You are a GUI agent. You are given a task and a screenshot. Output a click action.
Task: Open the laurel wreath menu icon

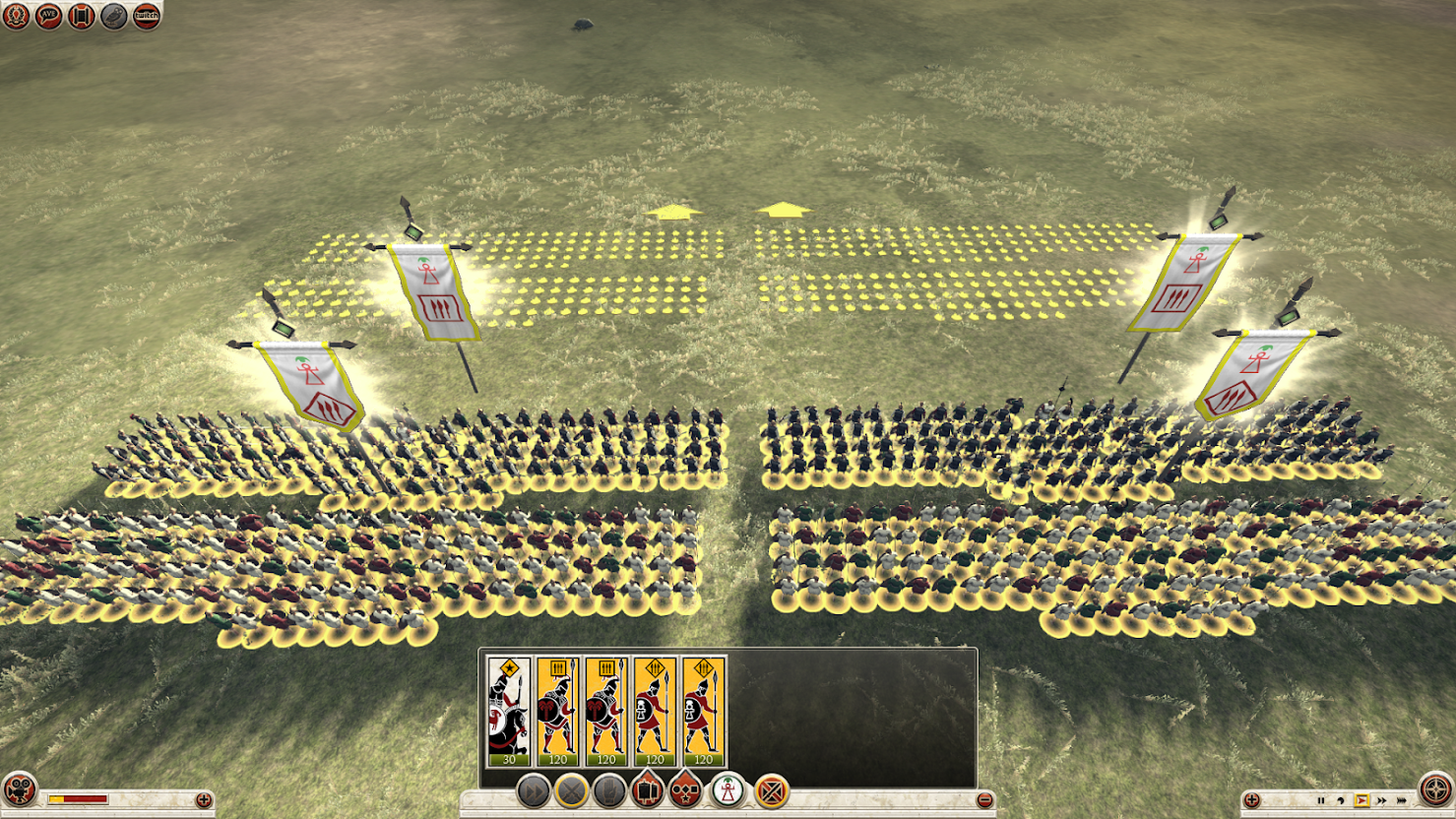click(x=16, y=16)
